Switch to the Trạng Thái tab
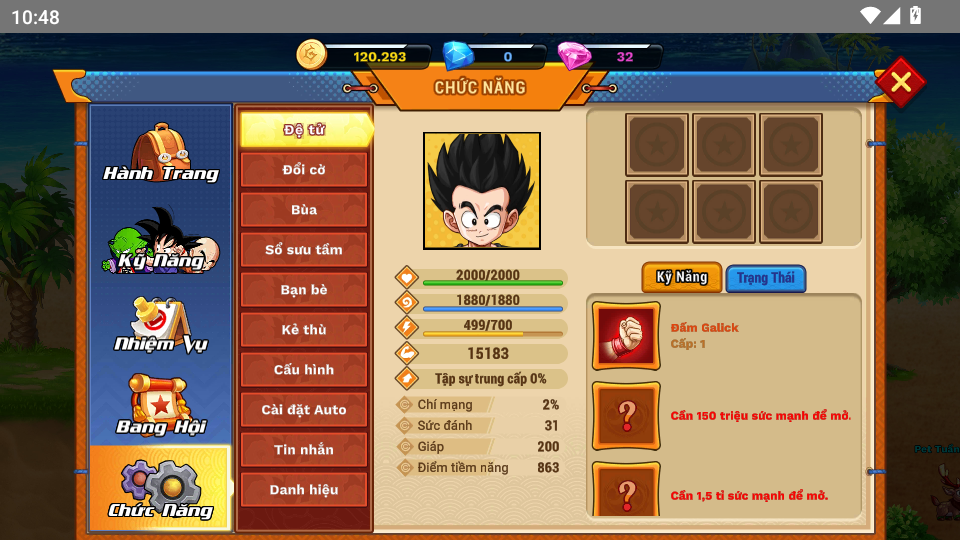The height and width of the screenshot is (540, 960). tap(766, 278)
